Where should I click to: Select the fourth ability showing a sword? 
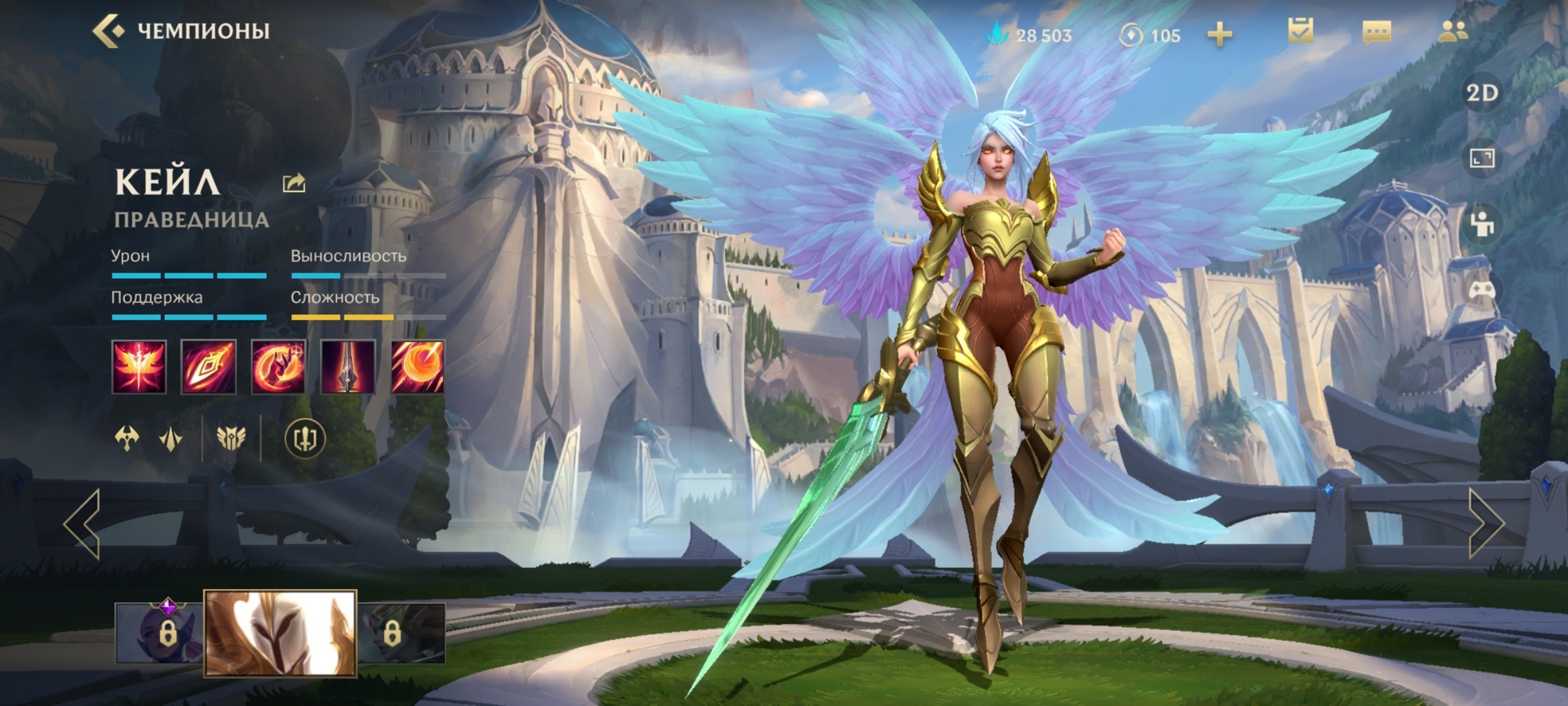point(348,367)
